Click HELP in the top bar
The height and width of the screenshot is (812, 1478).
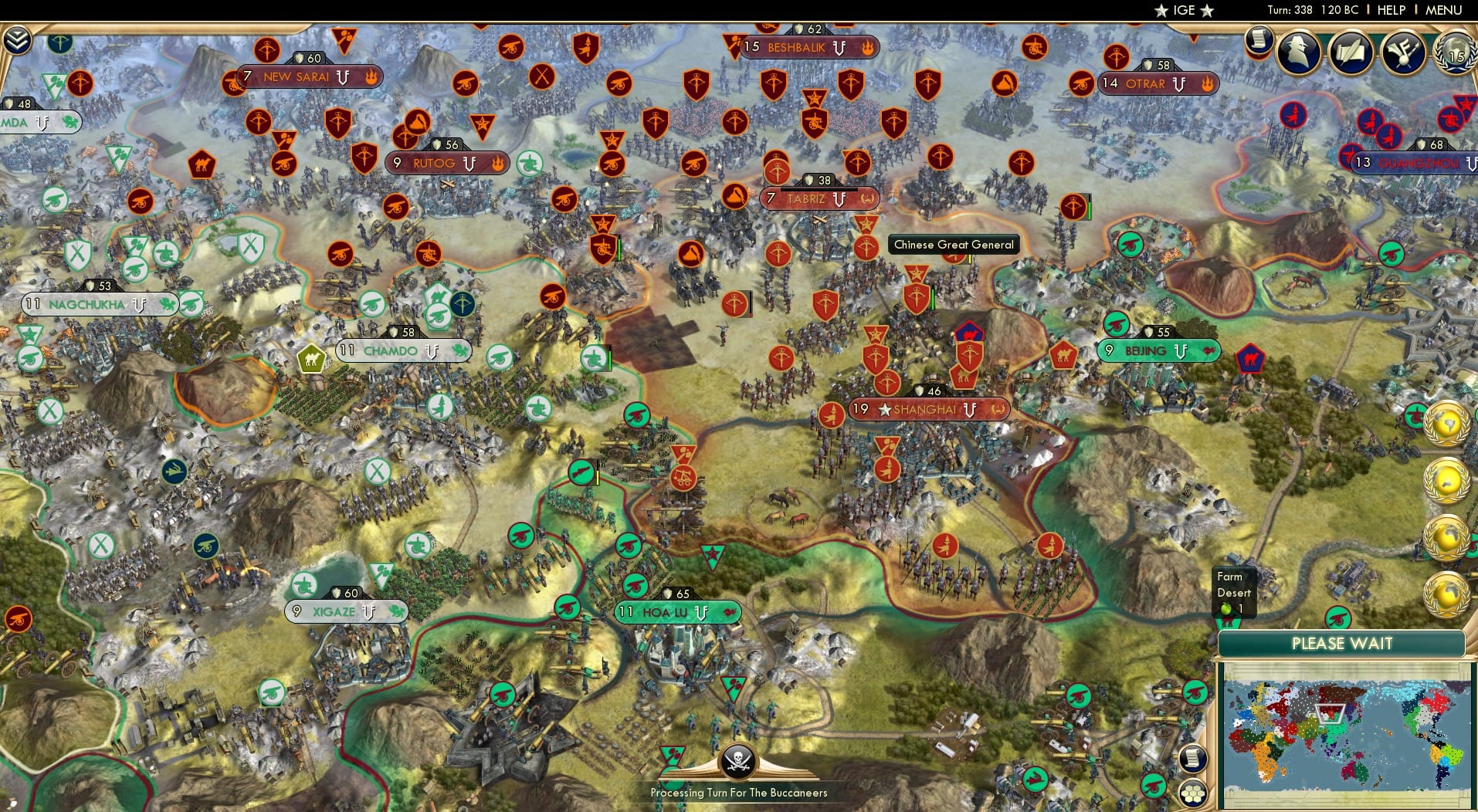pyautogui.click(x=1390, y=10)
